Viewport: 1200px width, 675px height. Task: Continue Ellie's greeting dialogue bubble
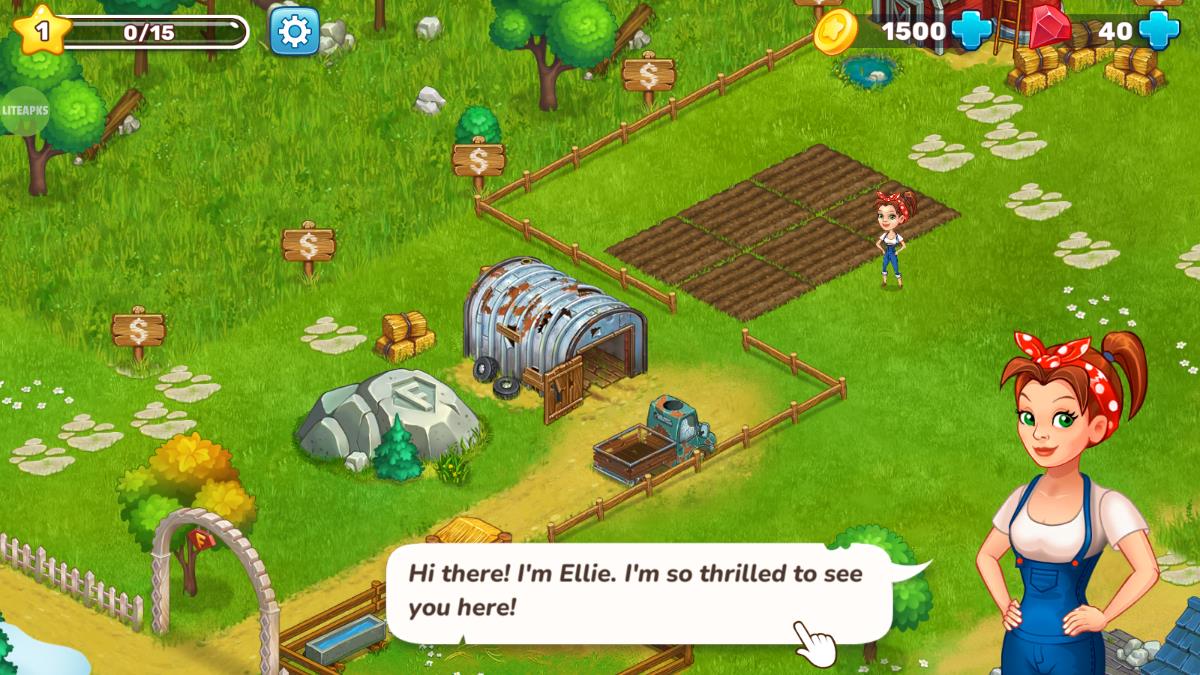[638, 590]
